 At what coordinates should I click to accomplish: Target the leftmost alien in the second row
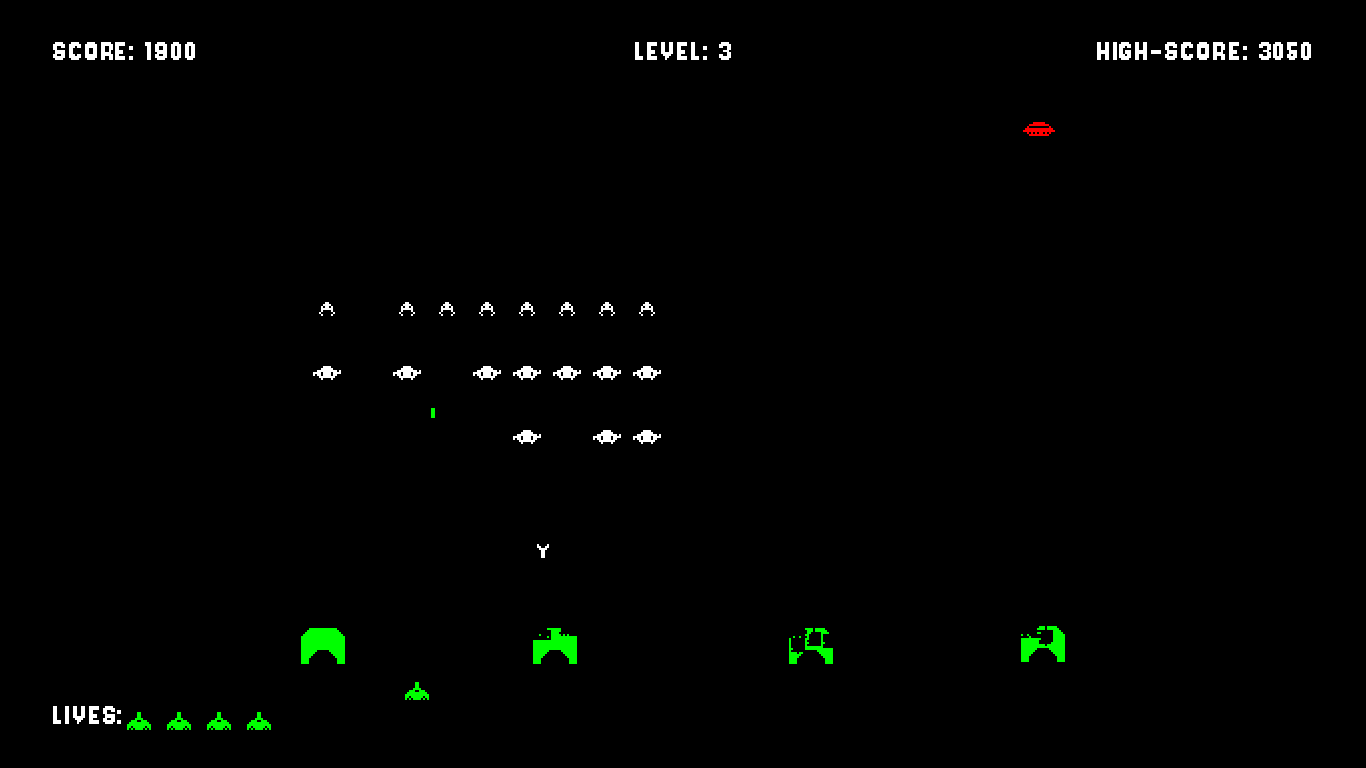pyautogui.click(x=326, y=372)
